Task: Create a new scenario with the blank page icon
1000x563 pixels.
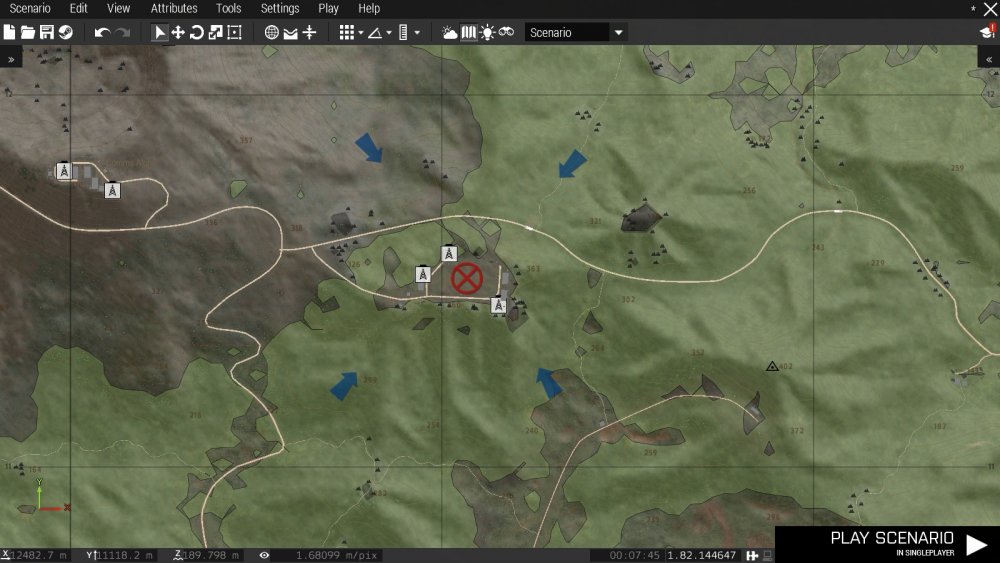Action: (x=9, y=33)
